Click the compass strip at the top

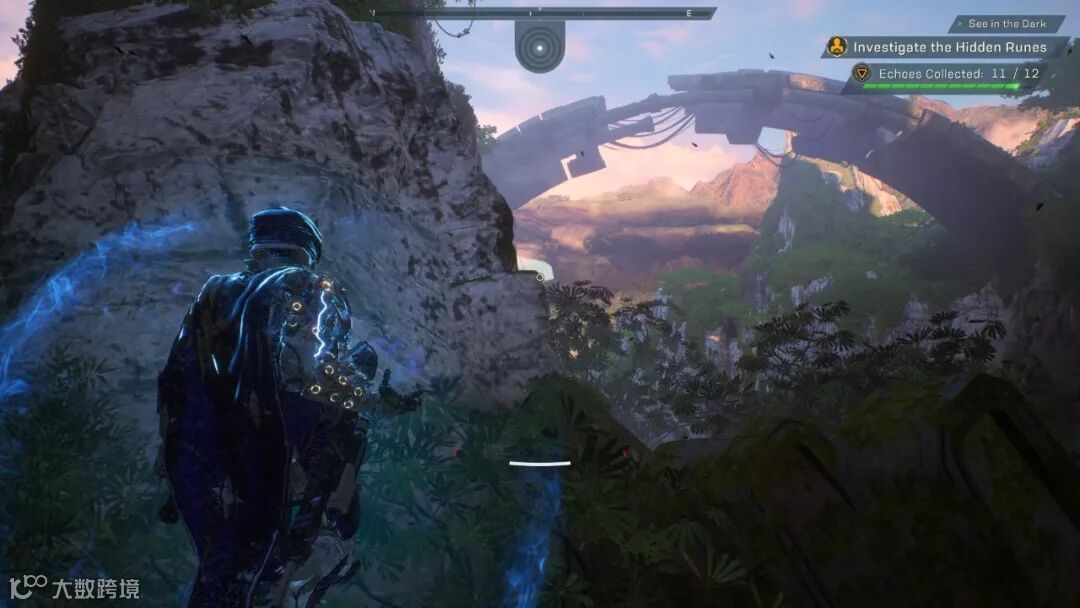point(540,14)
